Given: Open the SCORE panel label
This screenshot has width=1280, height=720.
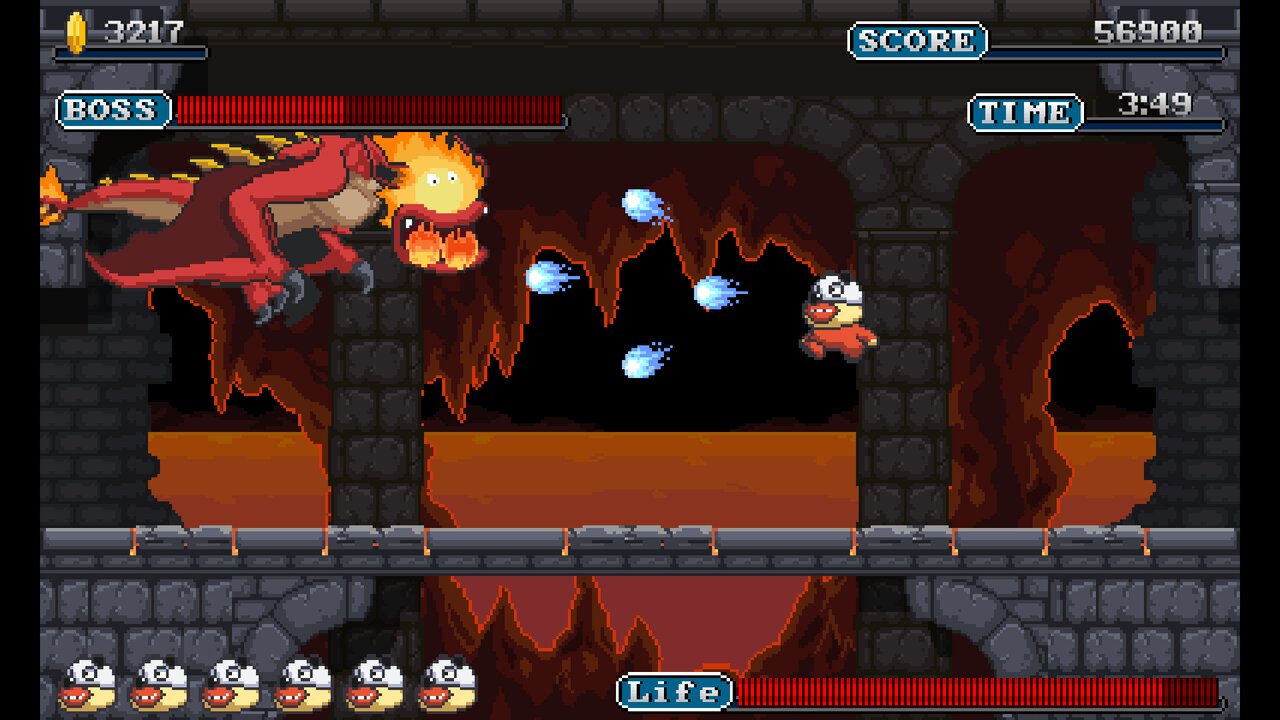Looking at the screenshot, I should [920, 41].
